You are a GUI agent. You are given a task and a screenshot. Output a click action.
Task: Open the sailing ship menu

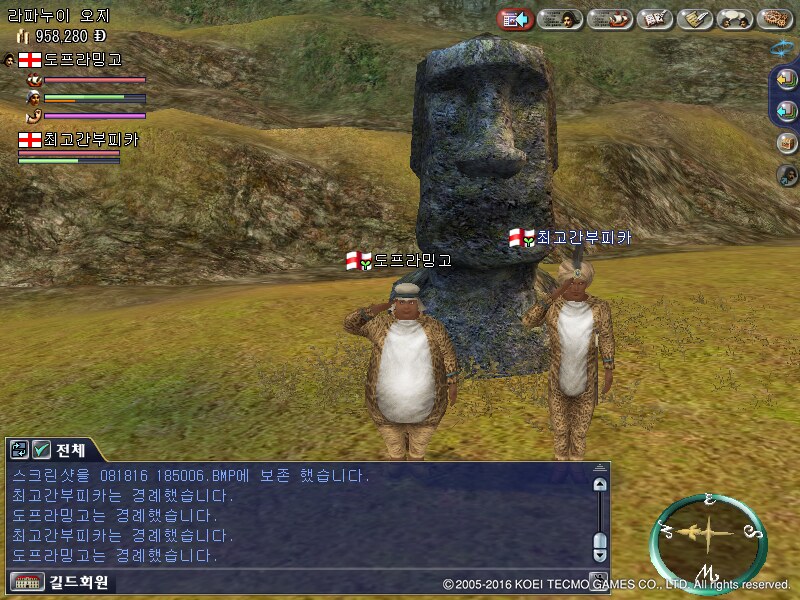(608, 19)
